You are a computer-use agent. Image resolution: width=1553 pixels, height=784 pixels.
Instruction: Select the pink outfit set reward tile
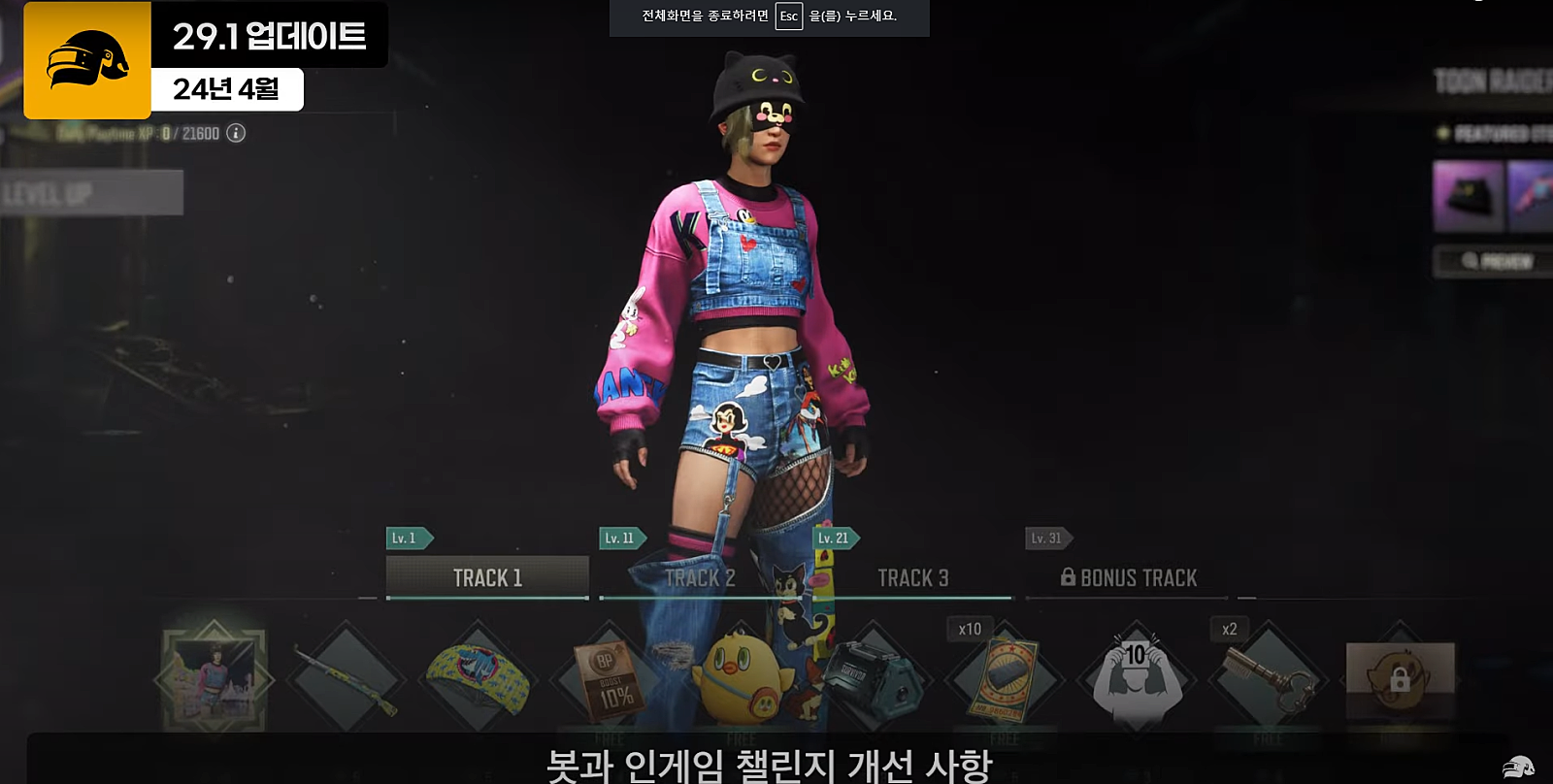[215, 678]
